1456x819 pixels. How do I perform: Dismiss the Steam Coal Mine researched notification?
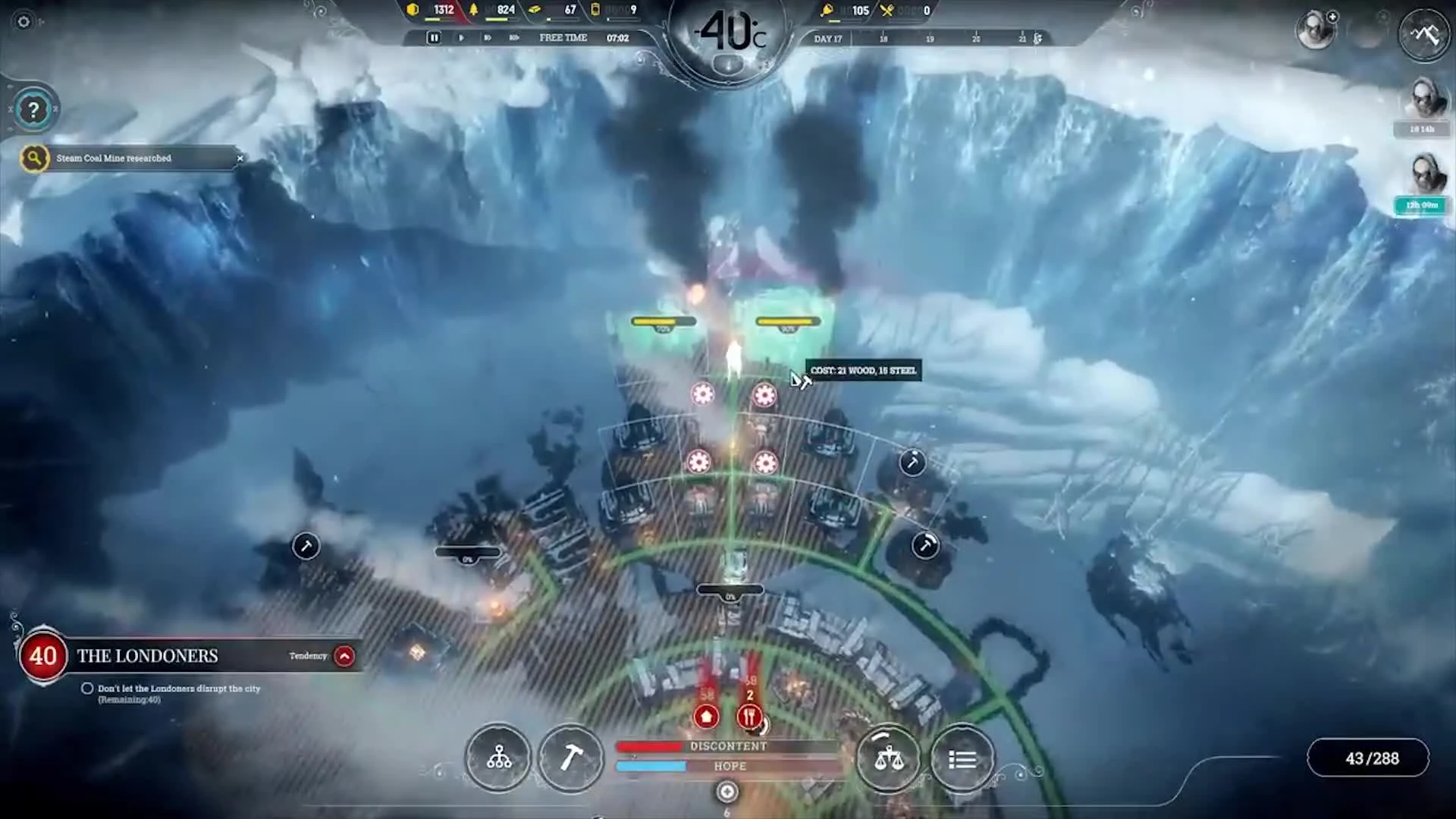pos(240,158)
